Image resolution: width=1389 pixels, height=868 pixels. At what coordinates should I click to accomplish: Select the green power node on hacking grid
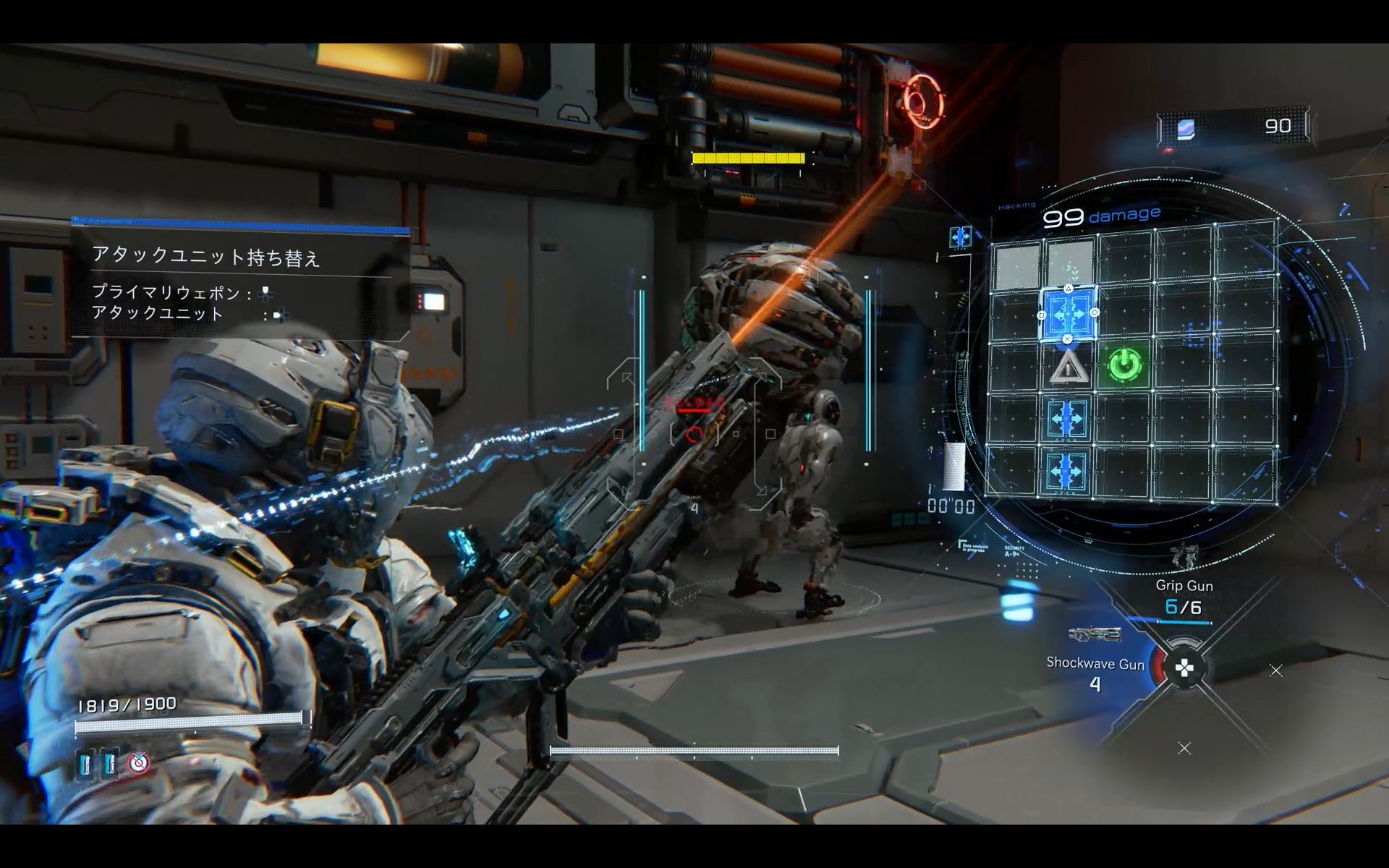click(x=1125, y=365)
